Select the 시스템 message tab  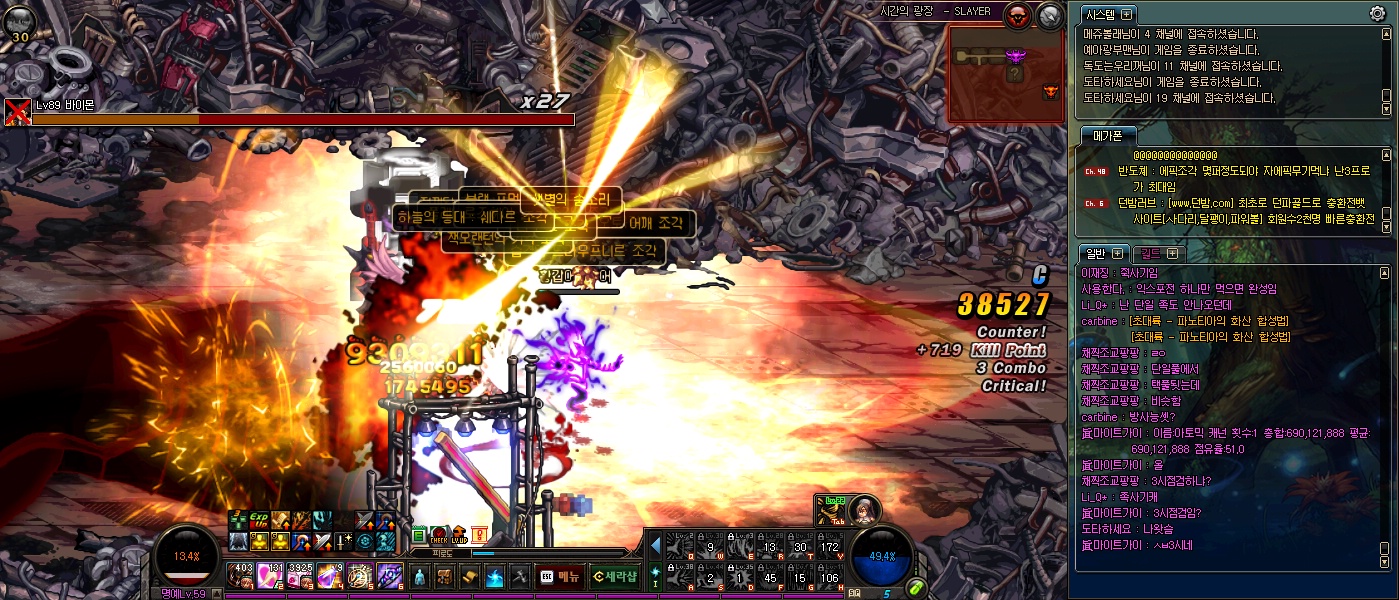[x=1109, y=14]
